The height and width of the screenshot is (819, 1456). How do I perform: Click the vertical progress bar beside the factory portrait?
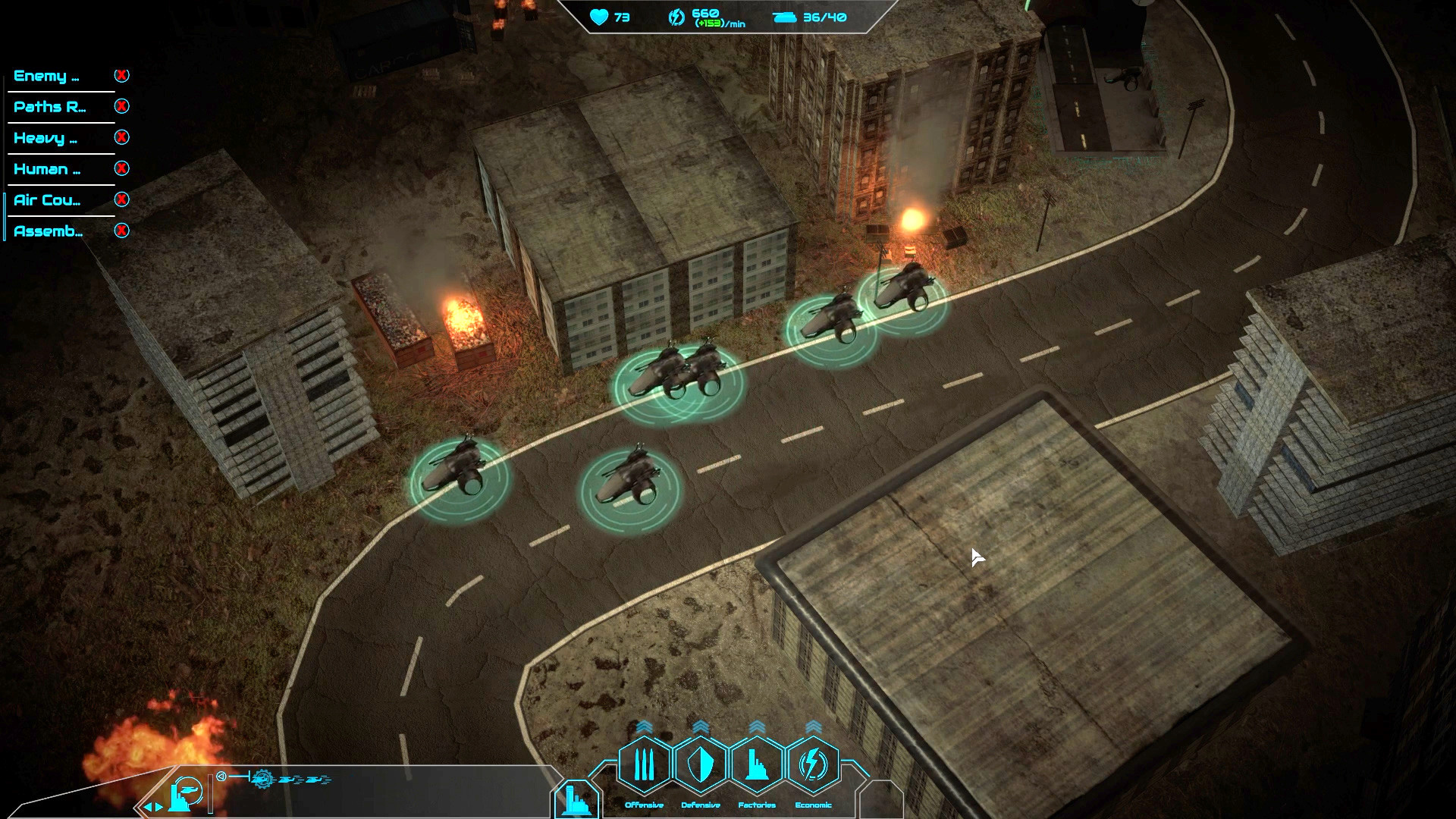(211, 794)
